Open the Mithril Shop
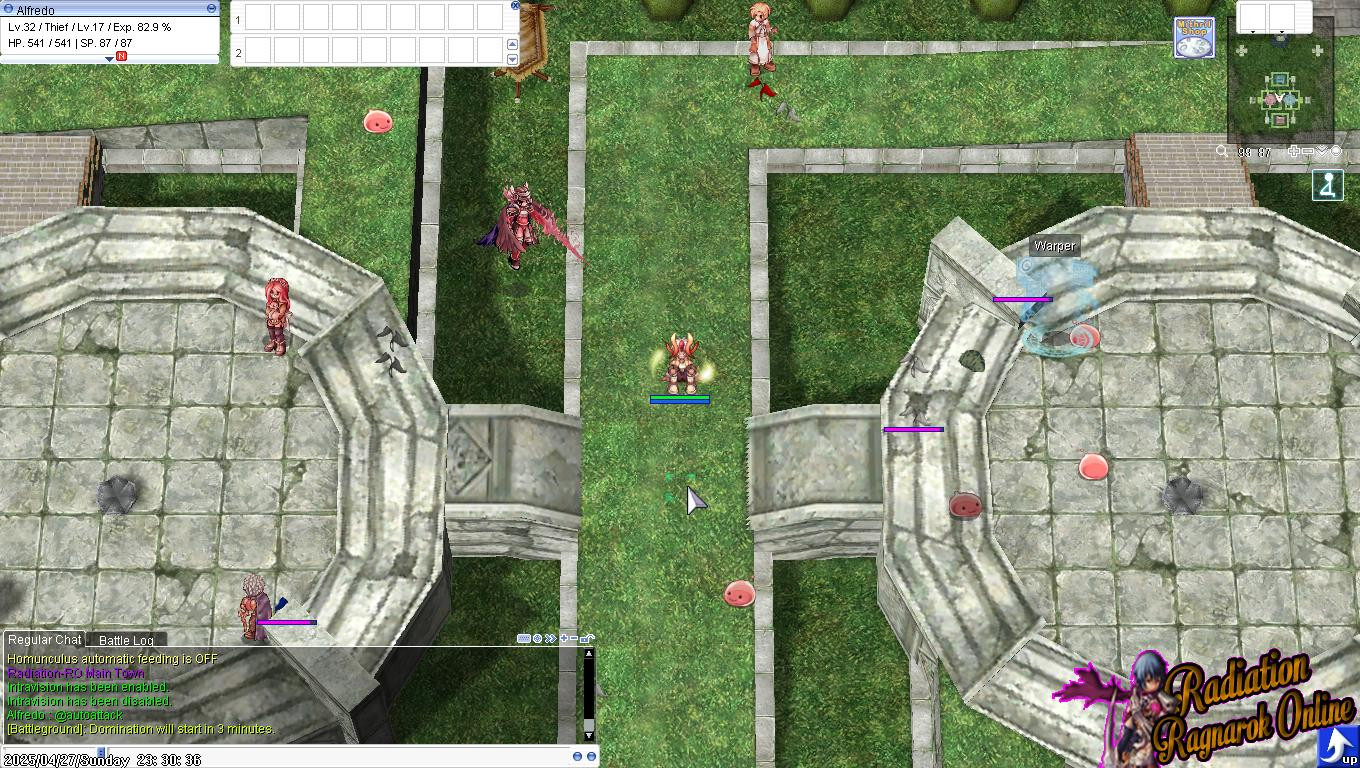Viewport: 1360px width, 768px height. coord(1194,38)
